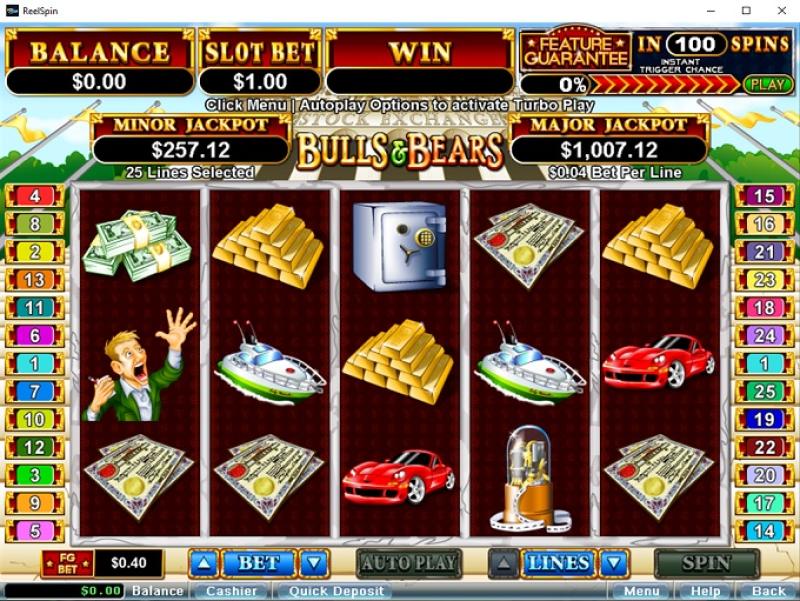
Task: Click the Feature Guarantee PLAY button
Action: pyautogui.click(x=767, y=84)
